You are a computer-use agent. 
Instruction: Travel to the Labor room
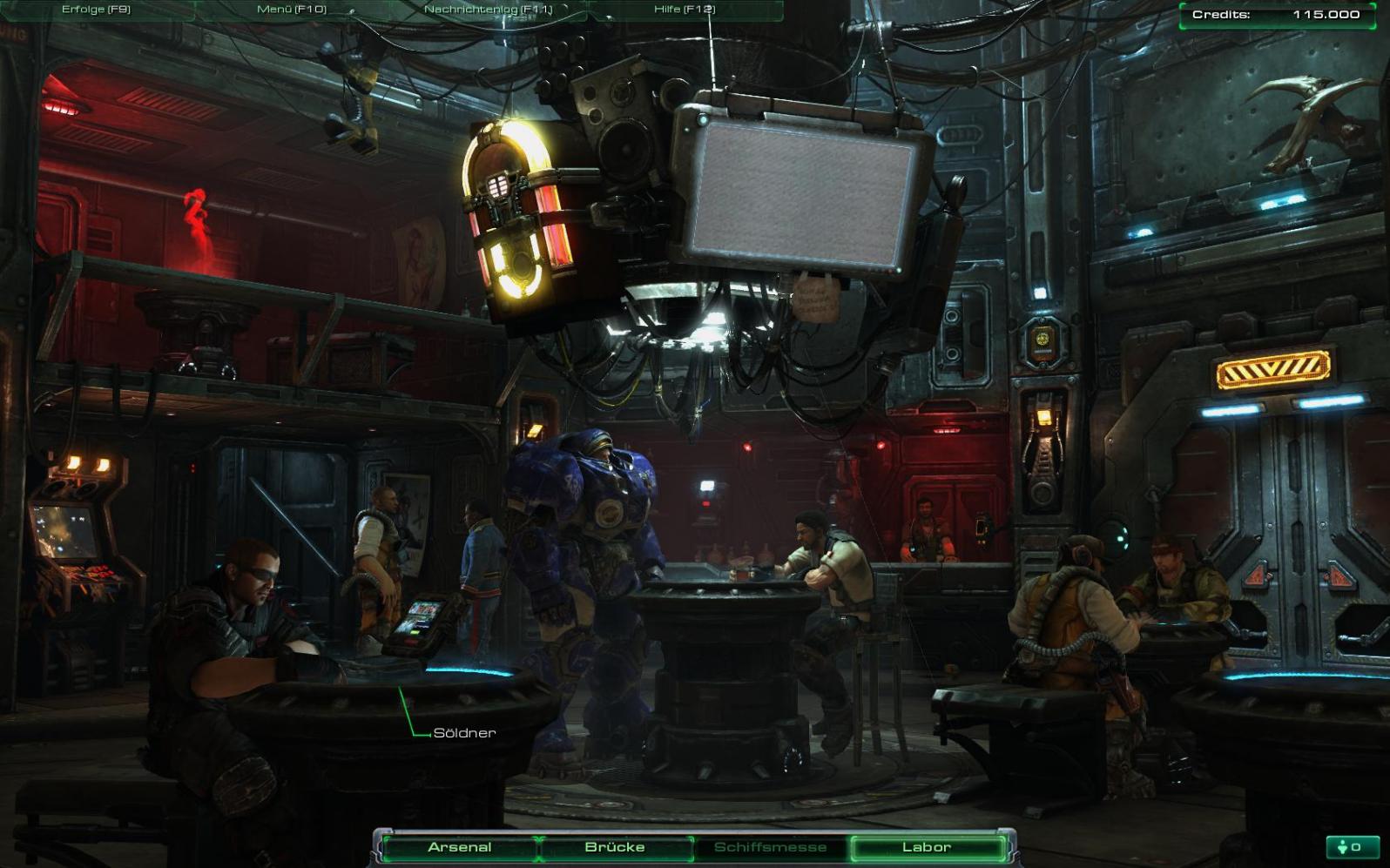coord(927,847)
